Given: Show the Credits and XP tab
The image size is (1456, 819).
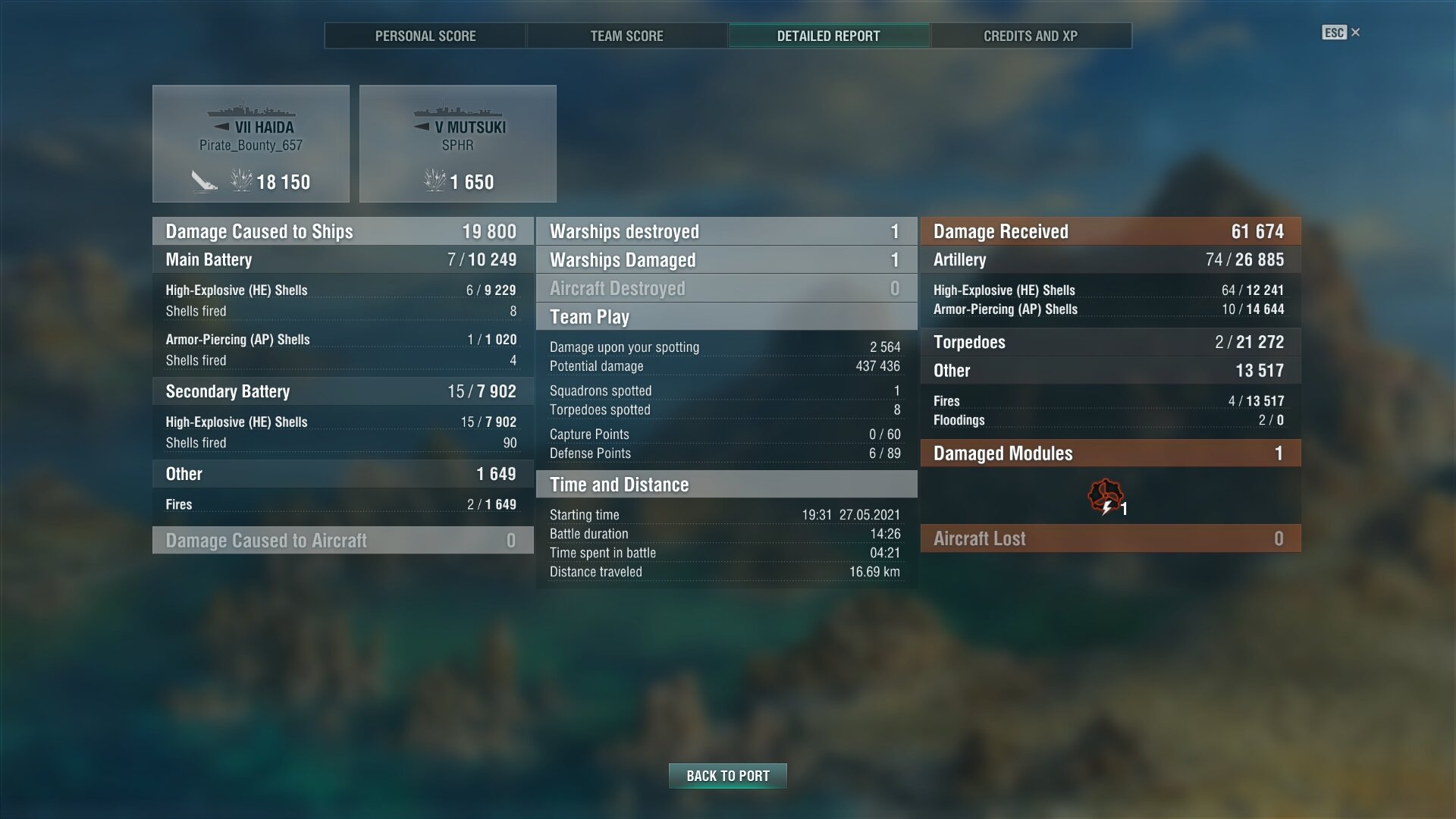Looking at the screenshot, I should coord(1030,36).
